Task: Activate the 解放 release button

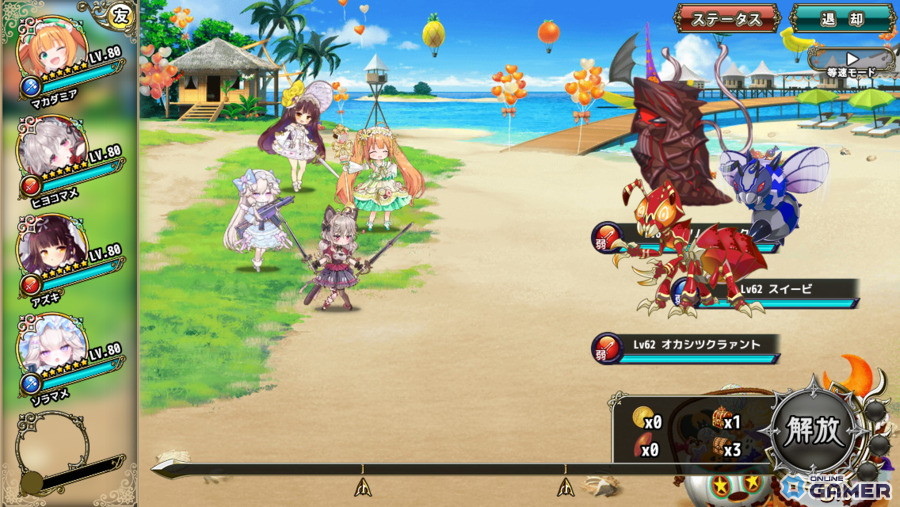Action: coord(815,431)
